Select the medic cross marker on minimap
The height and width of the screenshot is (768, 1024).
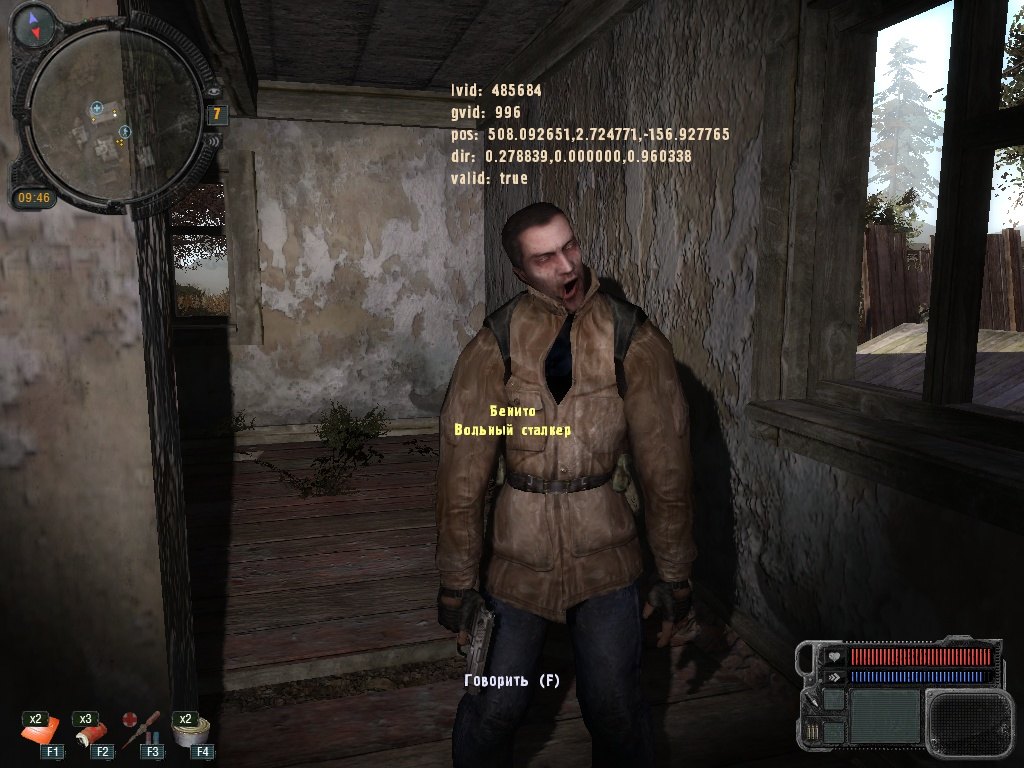tap(97, 107)
